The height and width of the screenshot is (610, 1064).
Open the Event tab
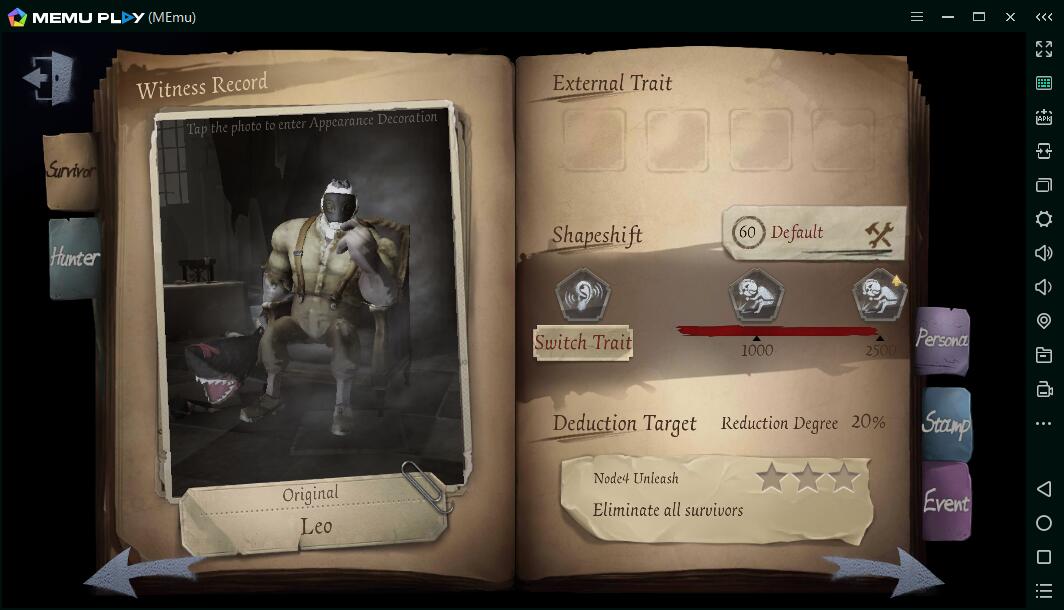(945, 502)
